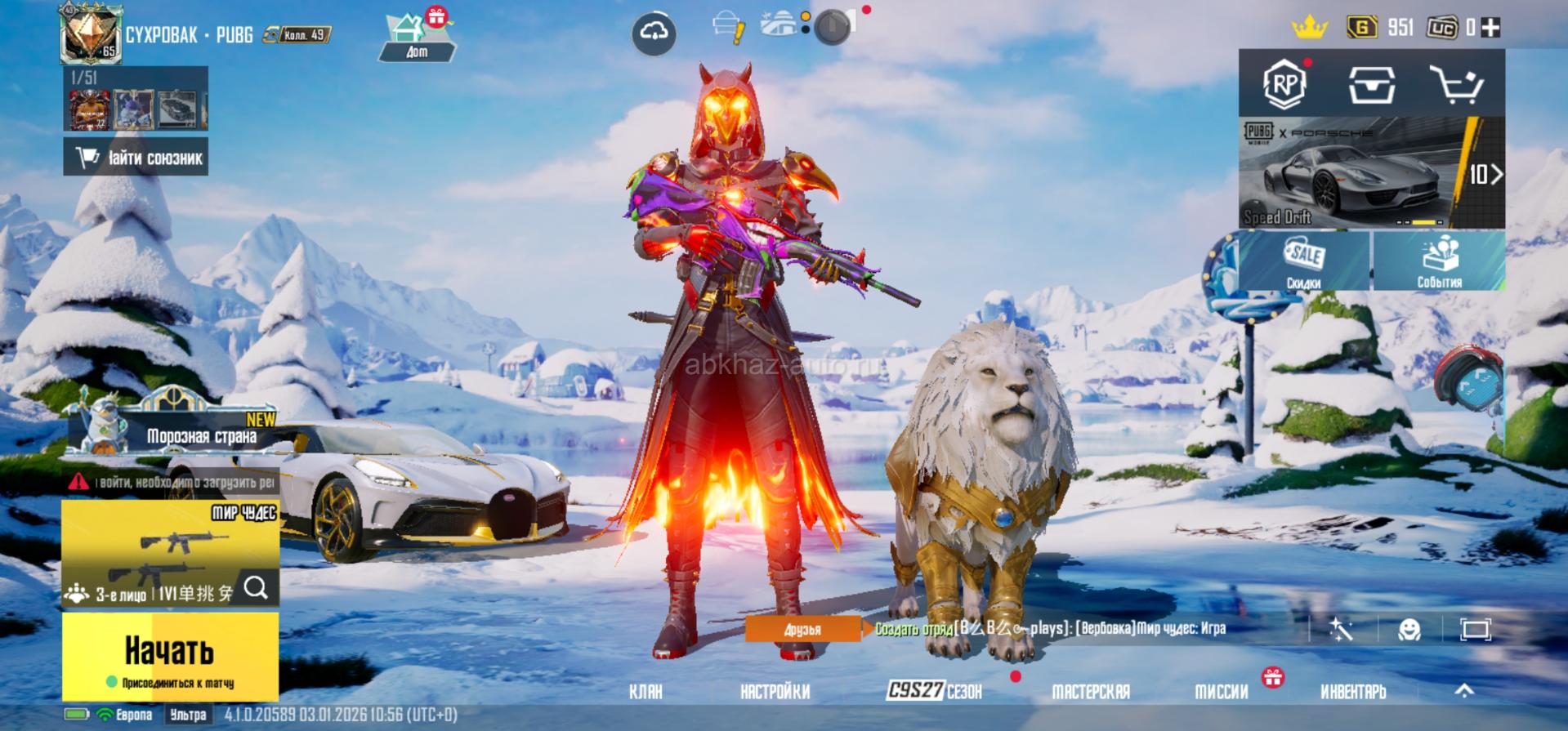Open Настройки settings
This screenshot has height=731, width=1568.
pos(775,692)
